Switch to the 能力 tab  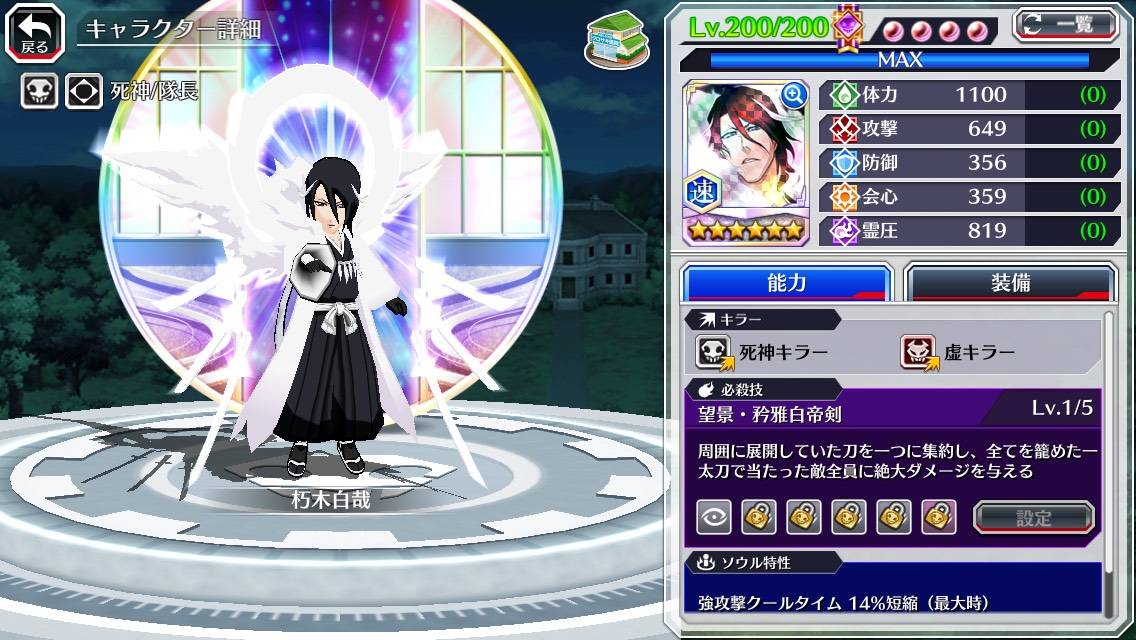786,283
